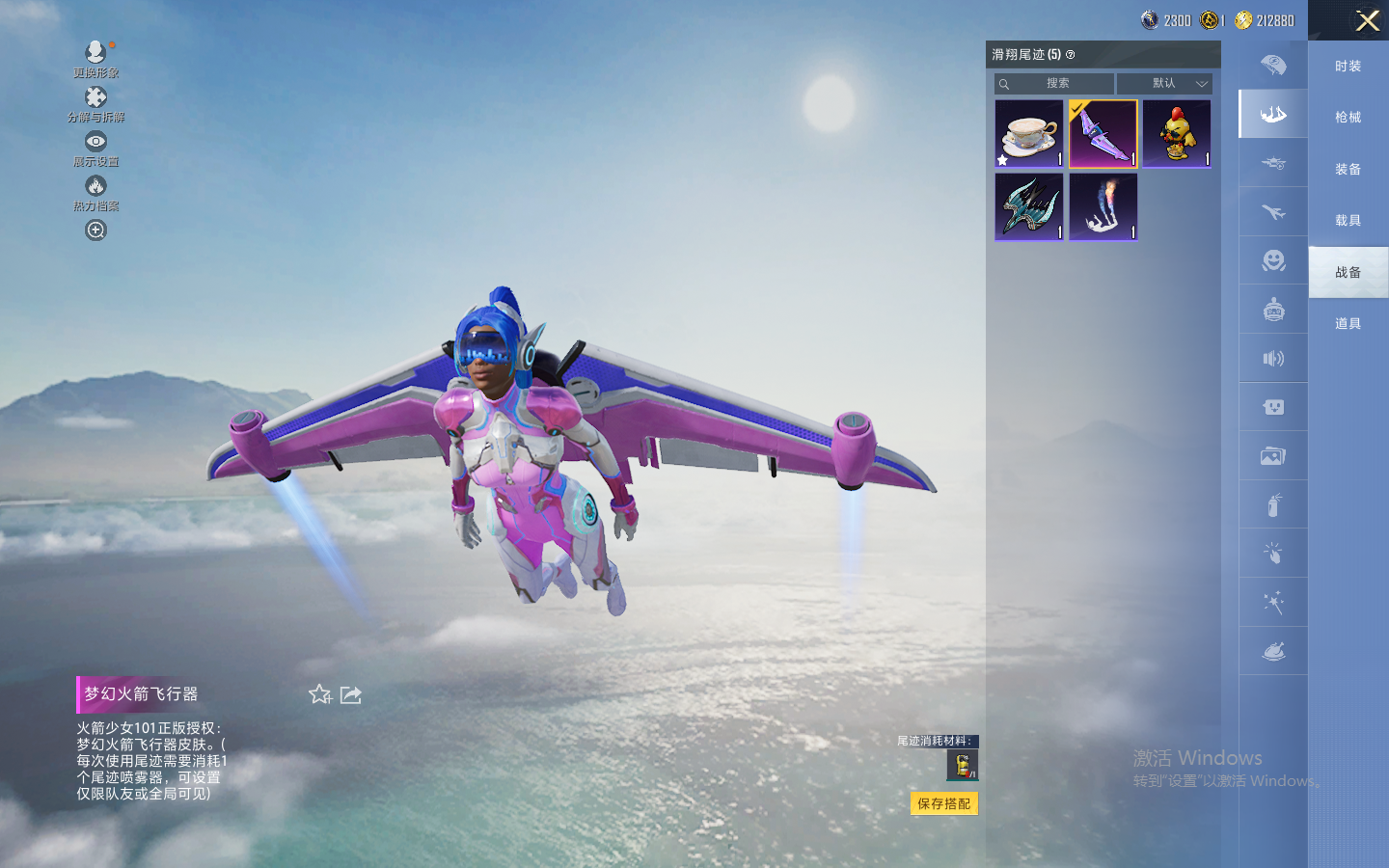Click the 保存搭配 button
The height and width of the screenshot is (868, 1389).
943,803
